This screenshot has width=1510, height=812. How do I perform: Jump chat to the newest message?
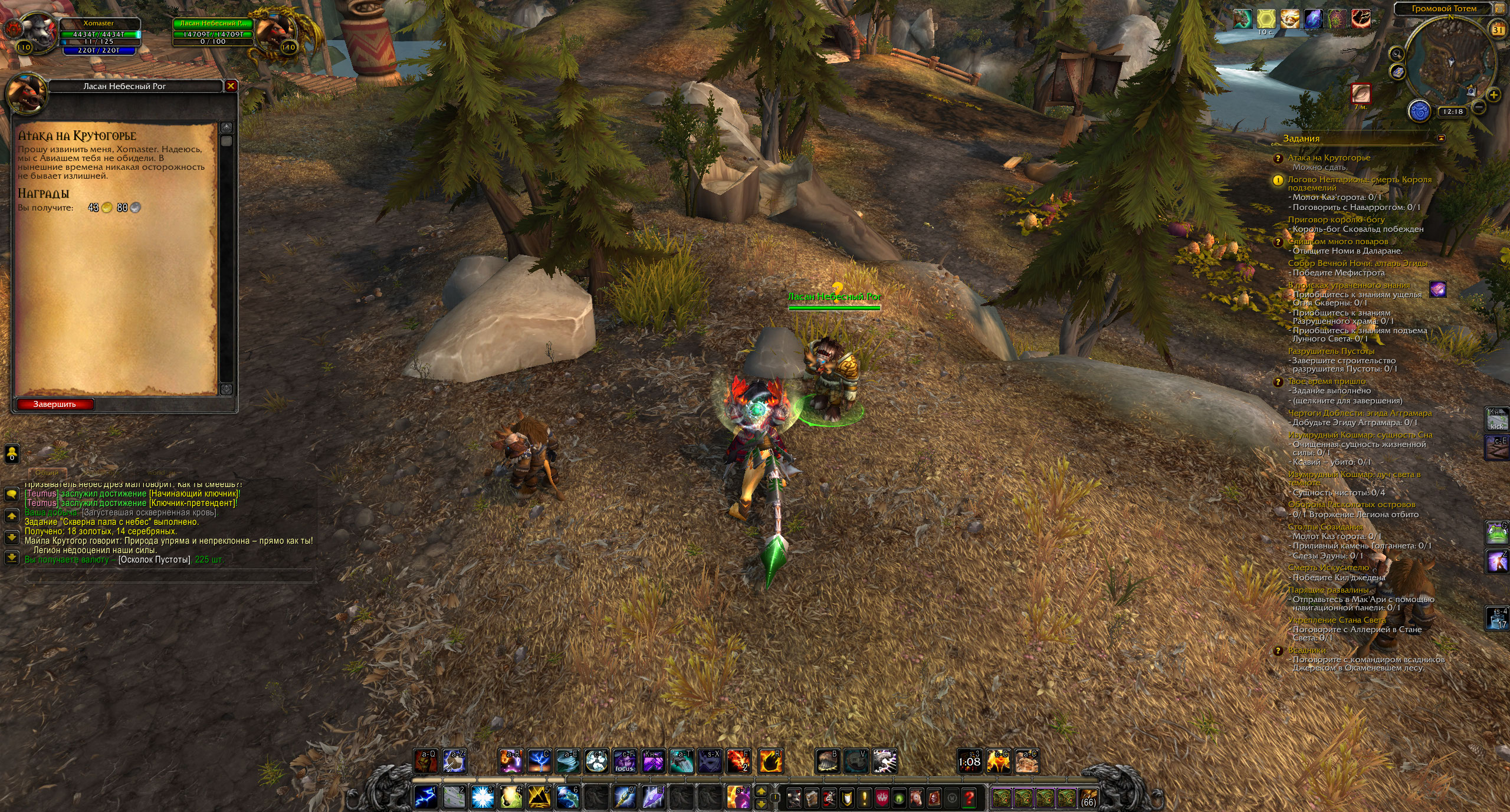tap(11, 557)
